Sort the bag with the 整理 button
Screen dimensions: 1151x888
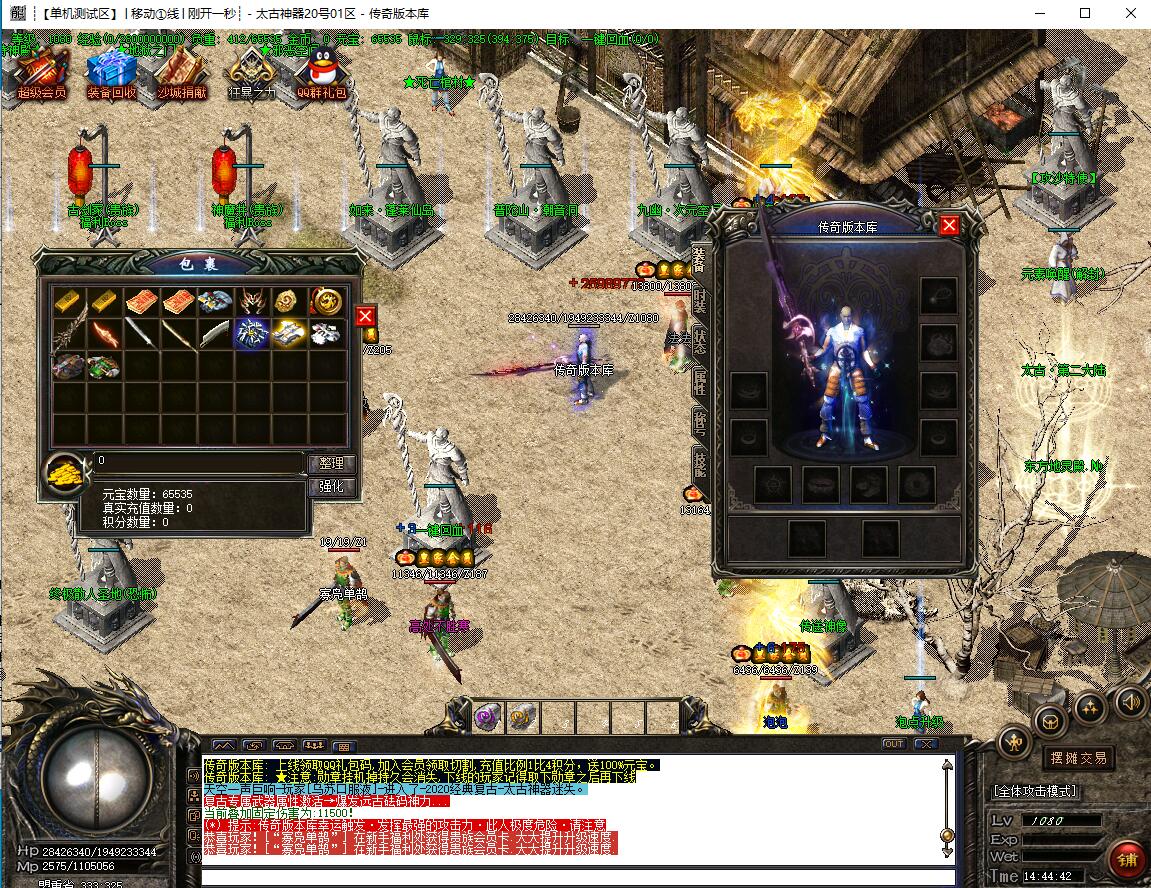click(331, 464)
